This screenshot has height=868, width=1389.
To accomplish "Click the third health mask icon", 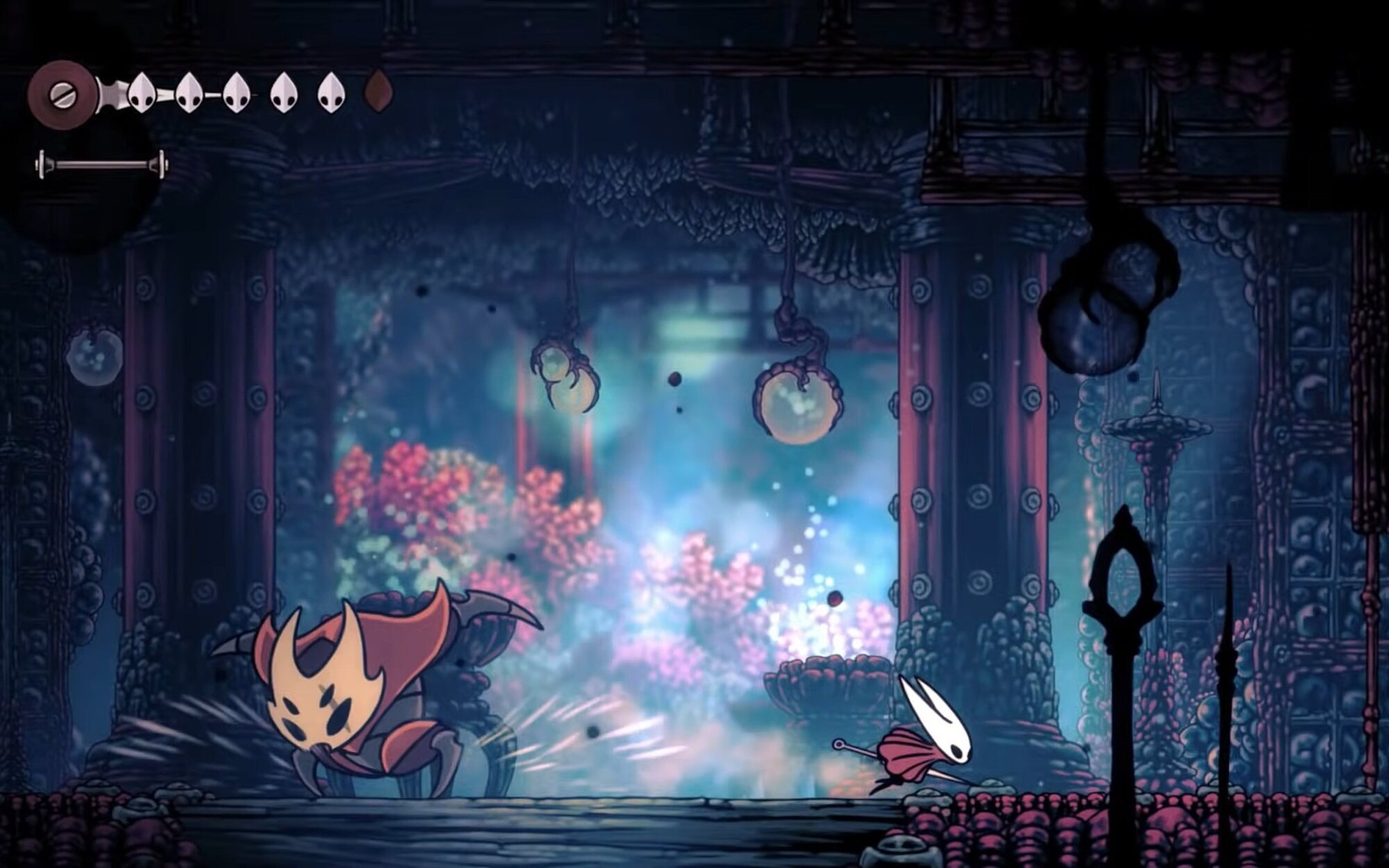I will 236,92.
